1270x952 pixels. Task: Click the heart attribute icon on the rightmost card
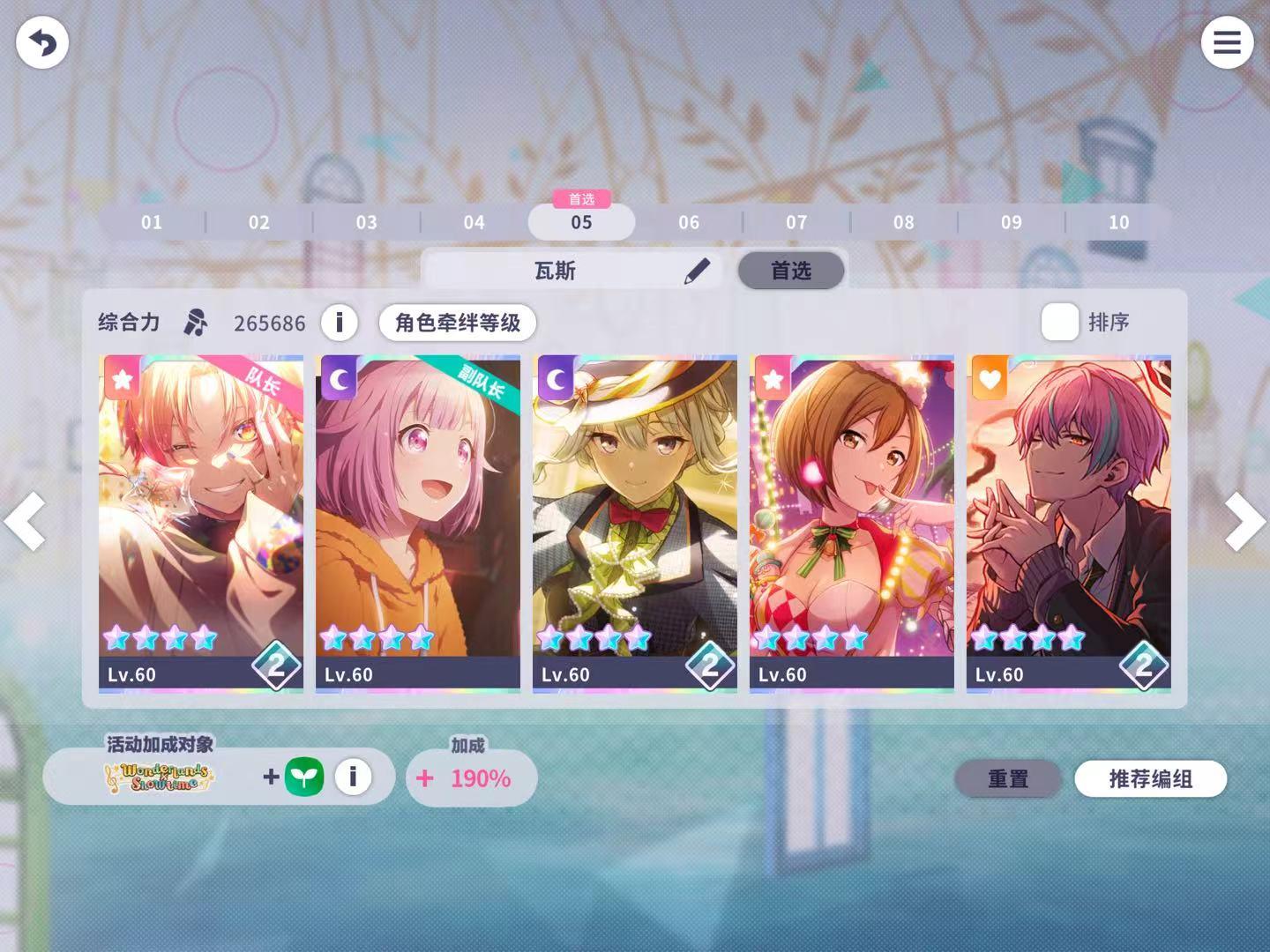point(989,379)
